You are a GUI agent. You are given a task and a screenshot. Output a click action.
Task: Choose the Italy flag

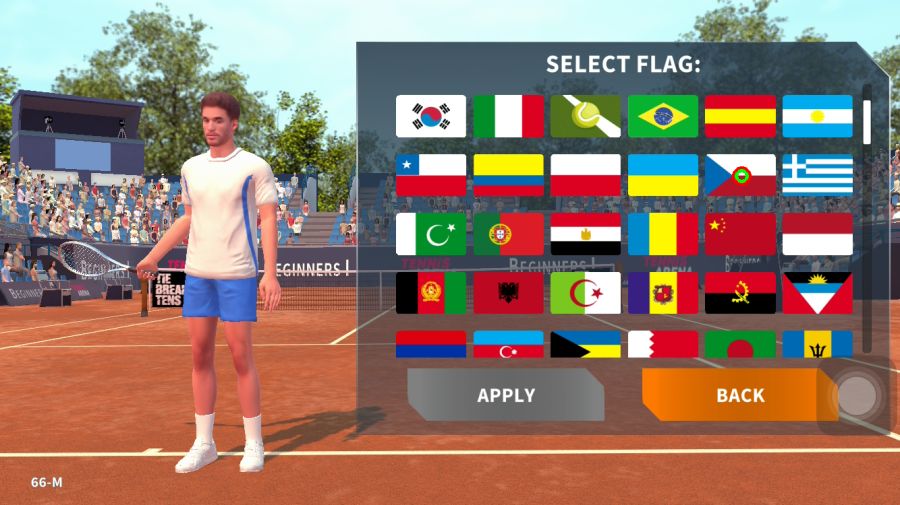pos(508,116)
